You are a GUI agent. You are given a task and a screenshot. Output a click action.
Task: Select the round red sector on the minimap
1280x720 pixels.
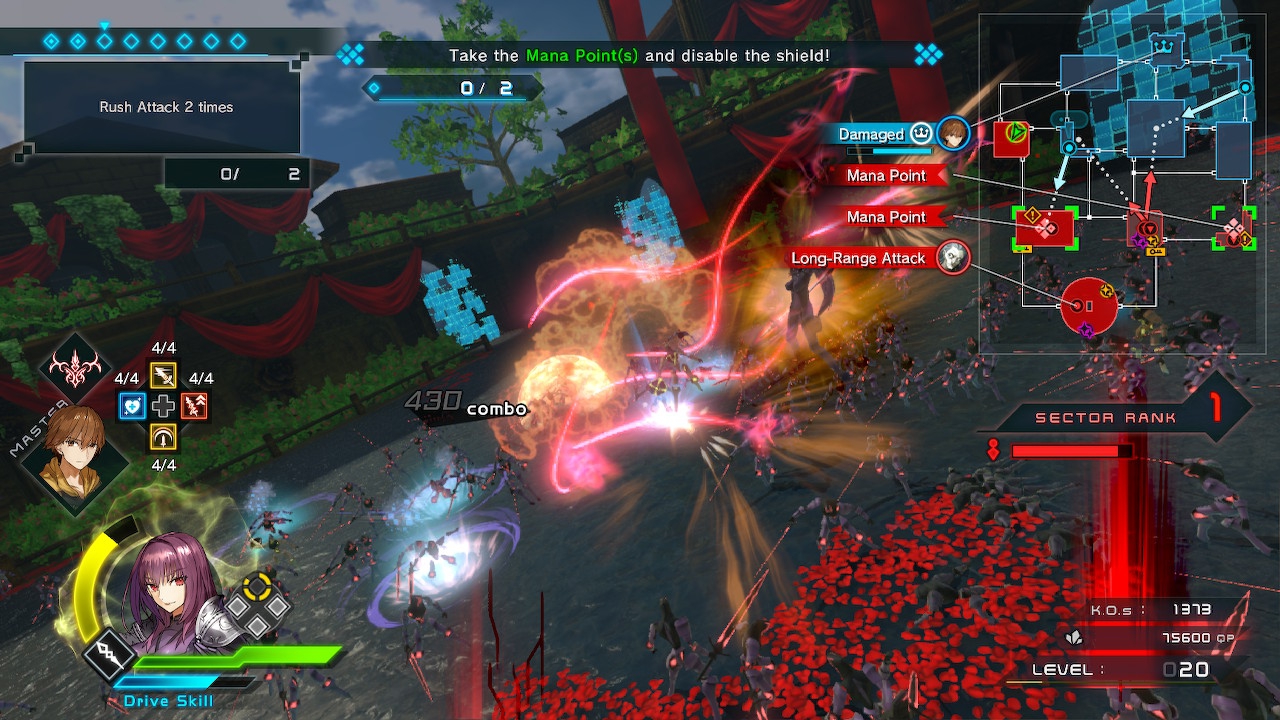(x=1089, y=306)
